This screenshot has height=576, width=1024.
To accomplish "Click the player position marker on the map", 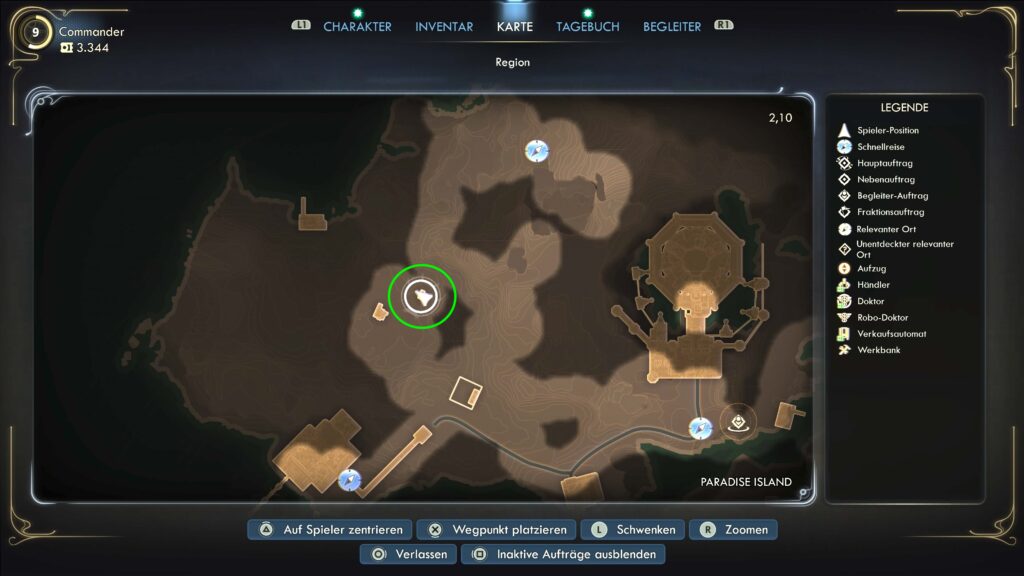I will click(x=422, y=296).
